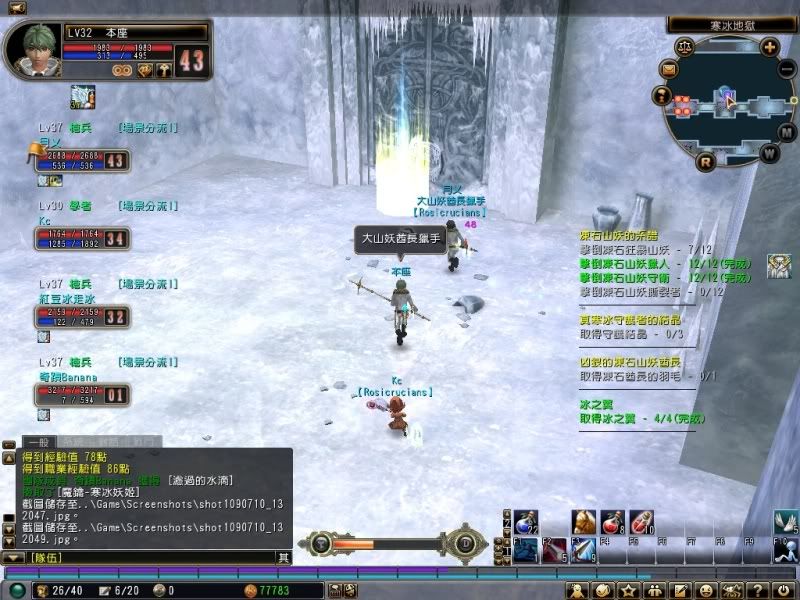Click the minimap's W button
This screenshot has height=600, width=800.
769,153
